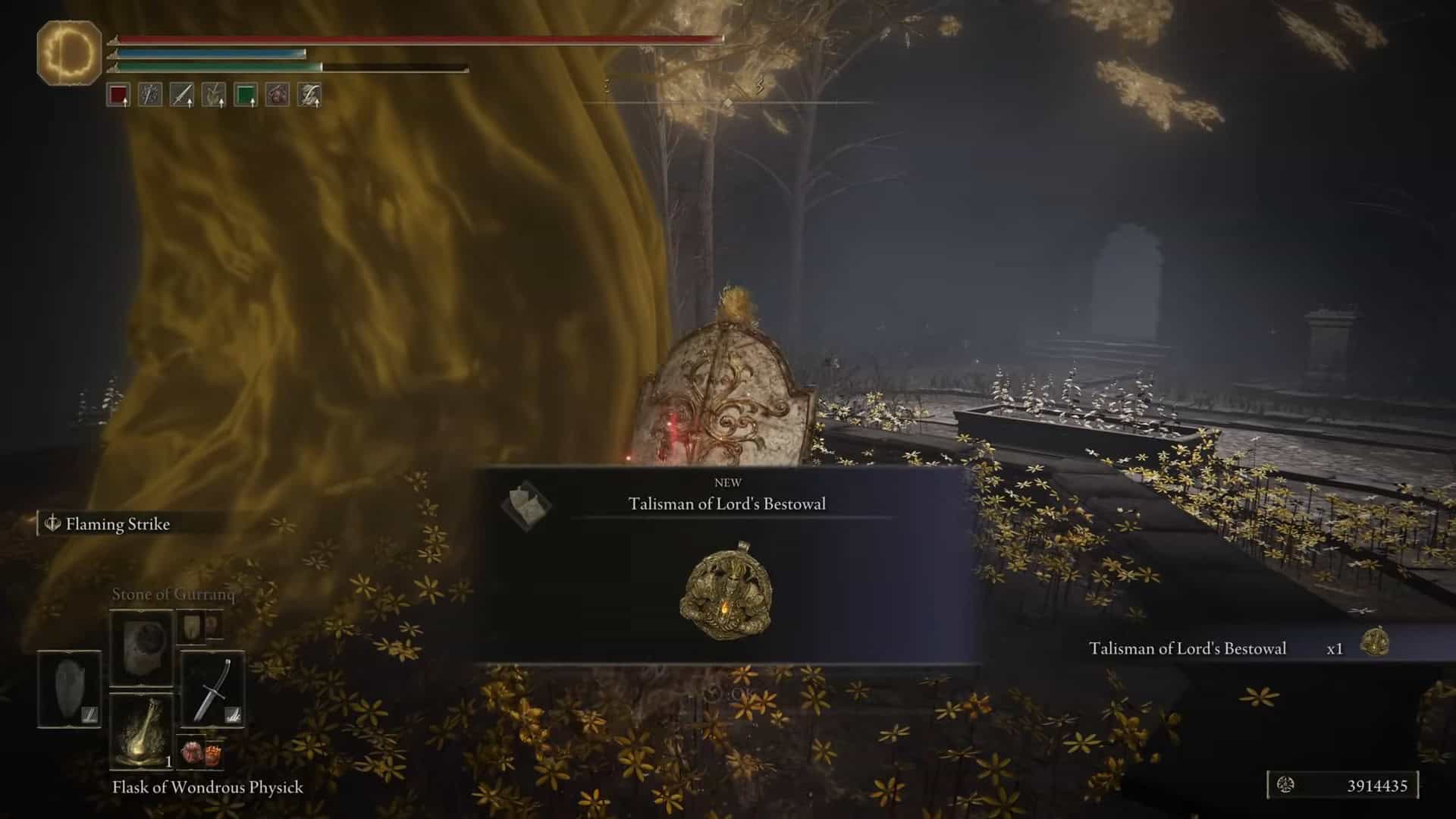This screenshot has height=819, width=1456.
Task: Select the red square buff status icon
Action: (118, 96)
